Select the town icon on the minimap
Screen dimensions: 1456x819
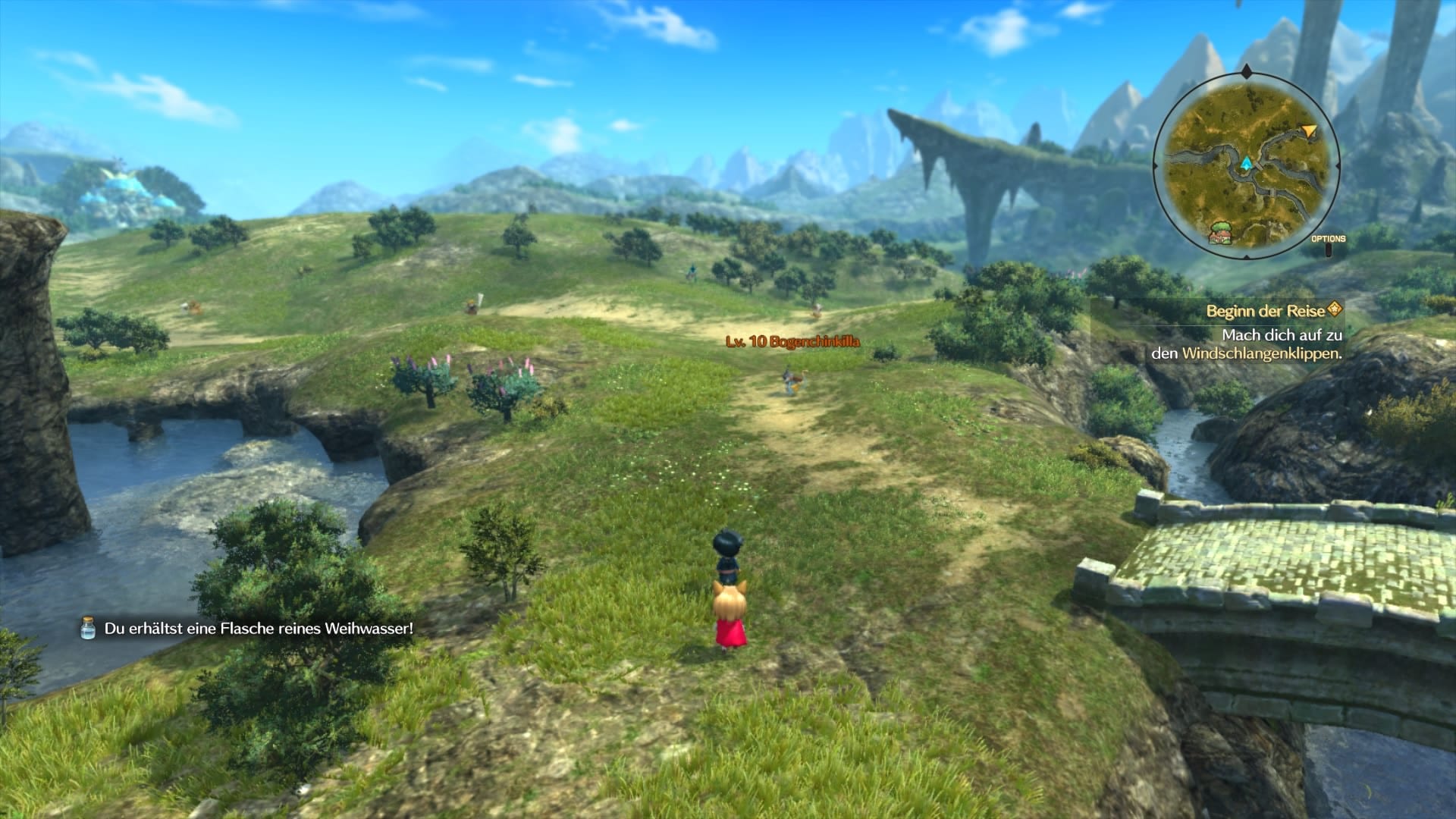(1219, 231)
